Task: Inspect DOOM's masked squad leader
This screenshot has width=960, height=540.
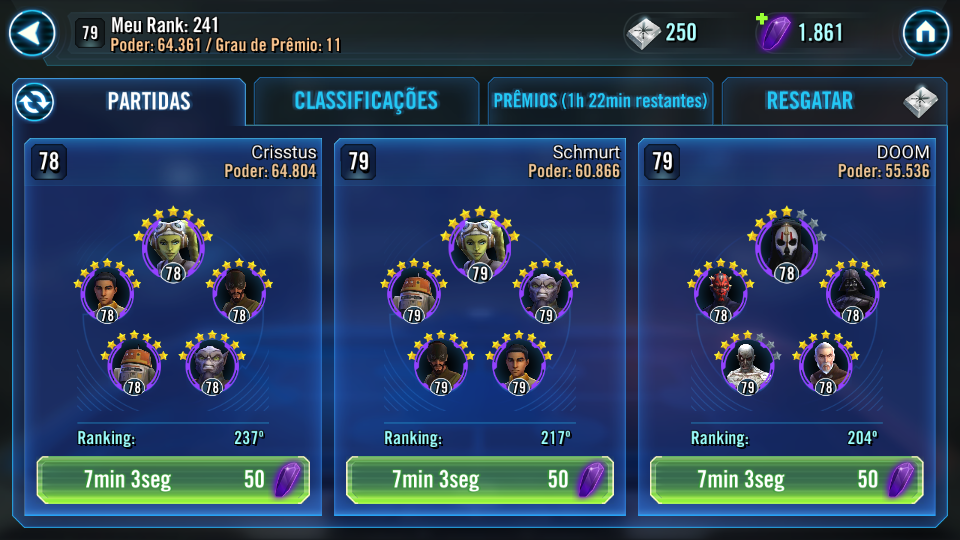Action: [786, 245]
